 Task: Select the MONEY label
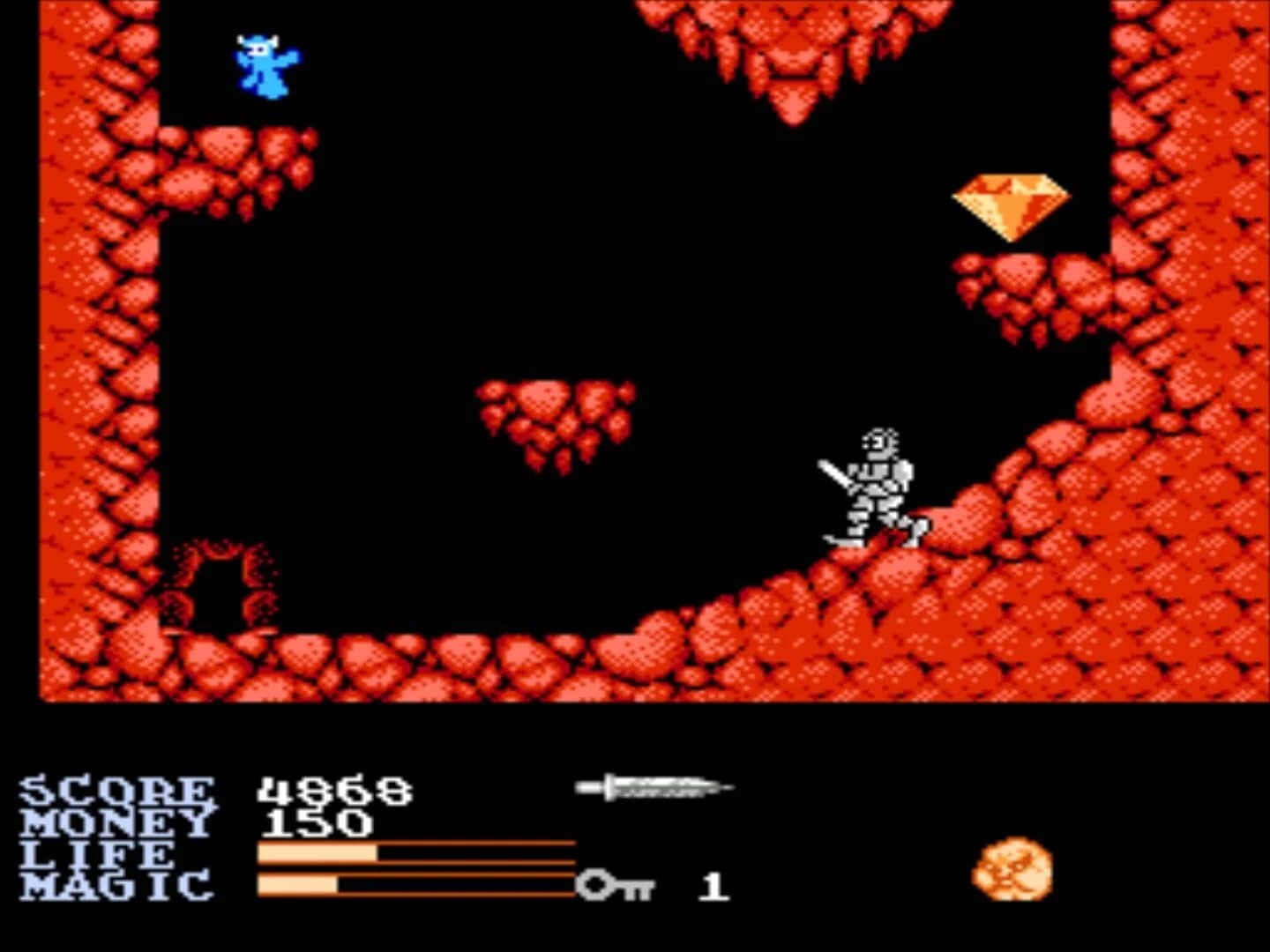click(115, 822)
